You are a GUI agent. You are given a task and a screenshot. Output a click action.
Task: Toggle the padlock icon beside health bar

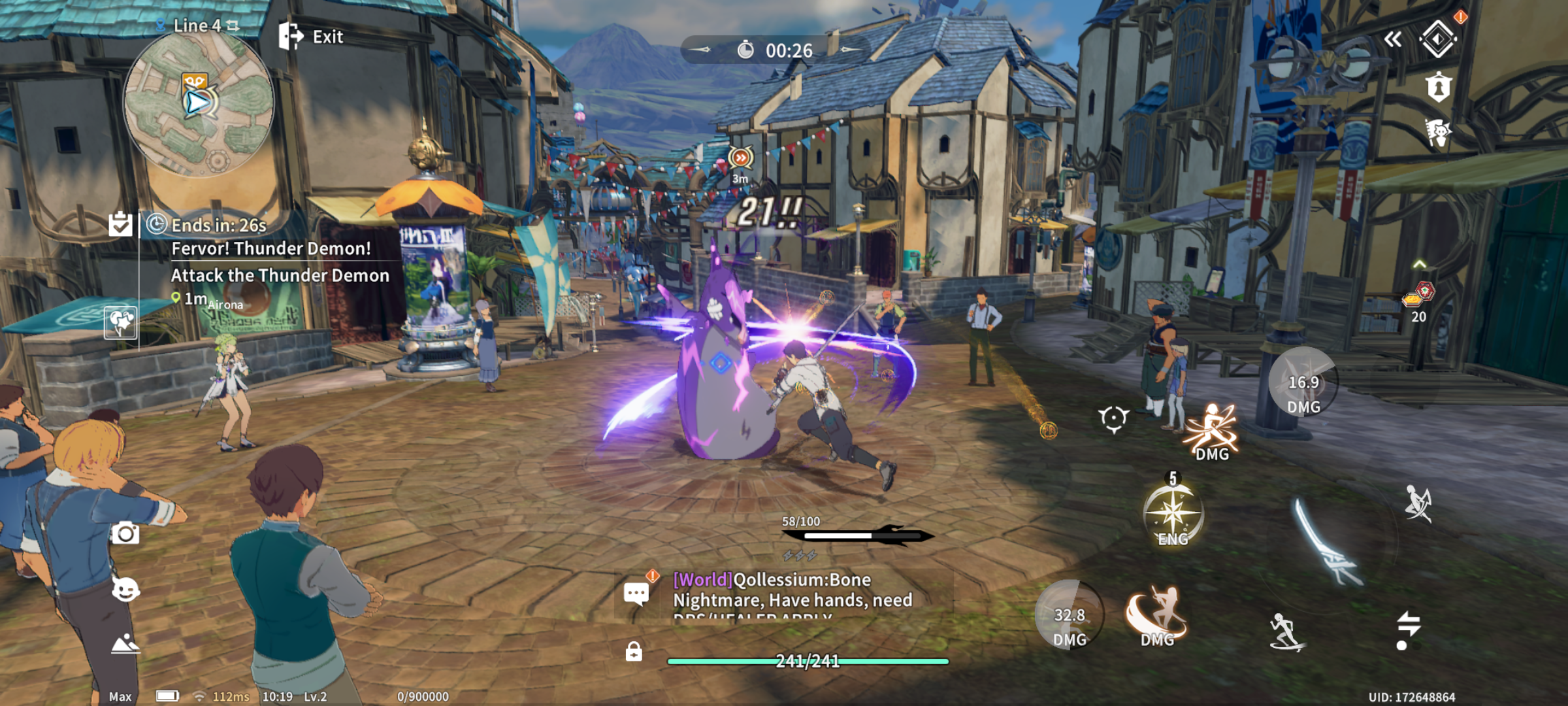click(634, 652)
